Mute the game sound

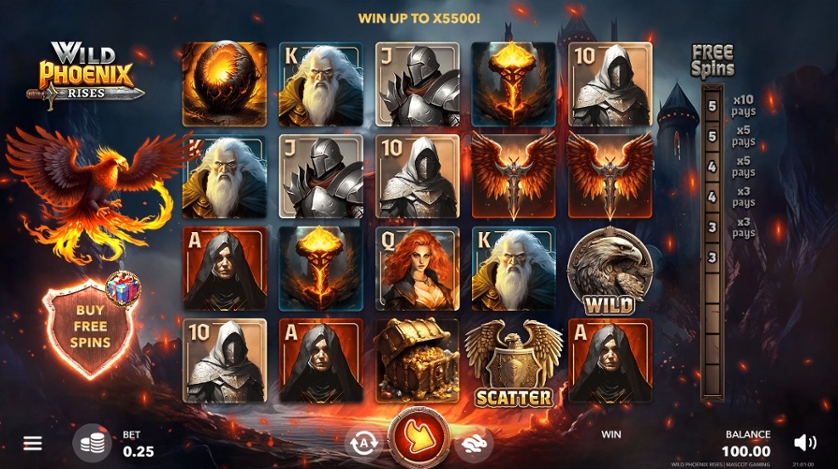point(805,442)
